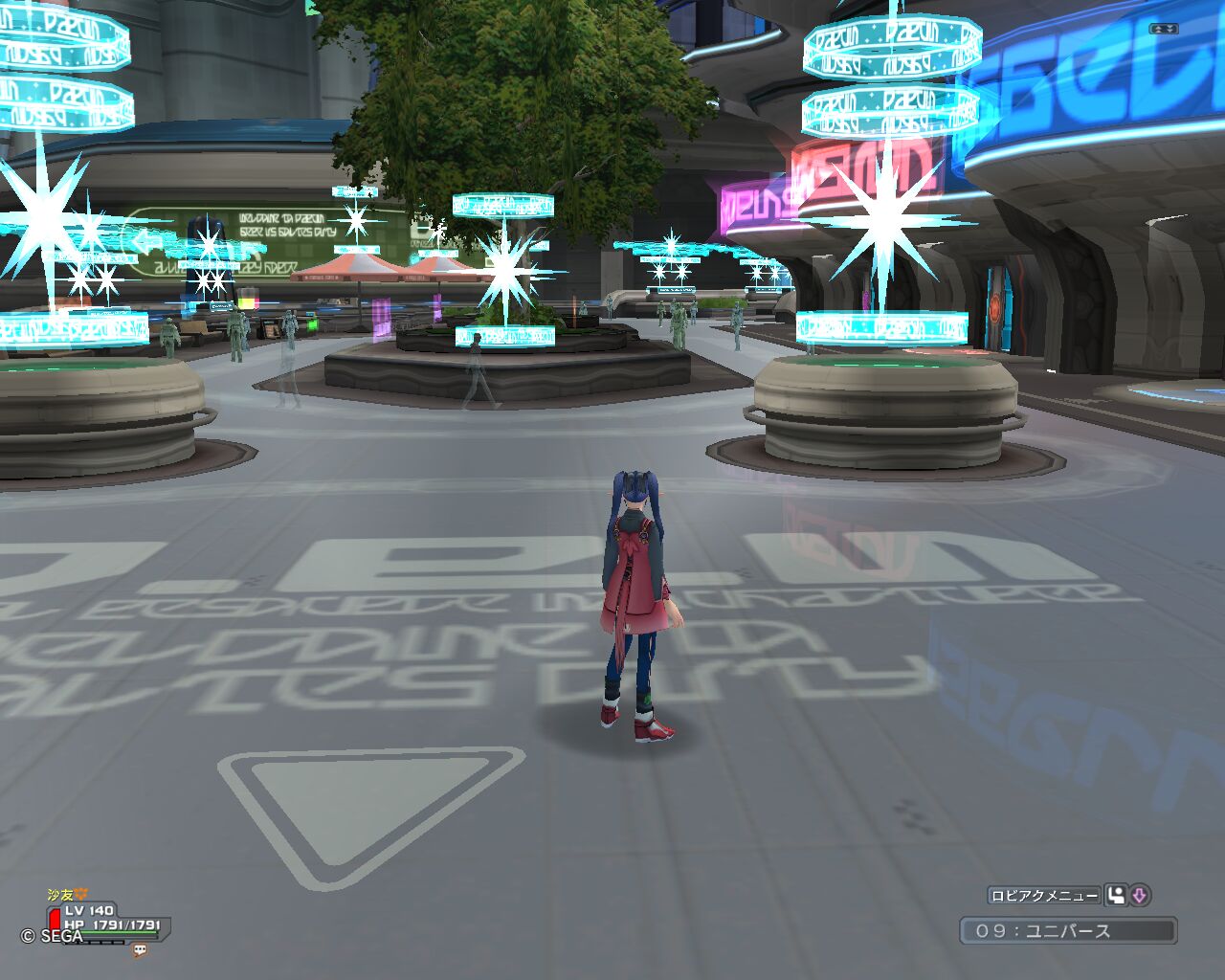1225x980 pixels.
Task: Toggle the double-arrow indicator at top right
Action: 1164,29
